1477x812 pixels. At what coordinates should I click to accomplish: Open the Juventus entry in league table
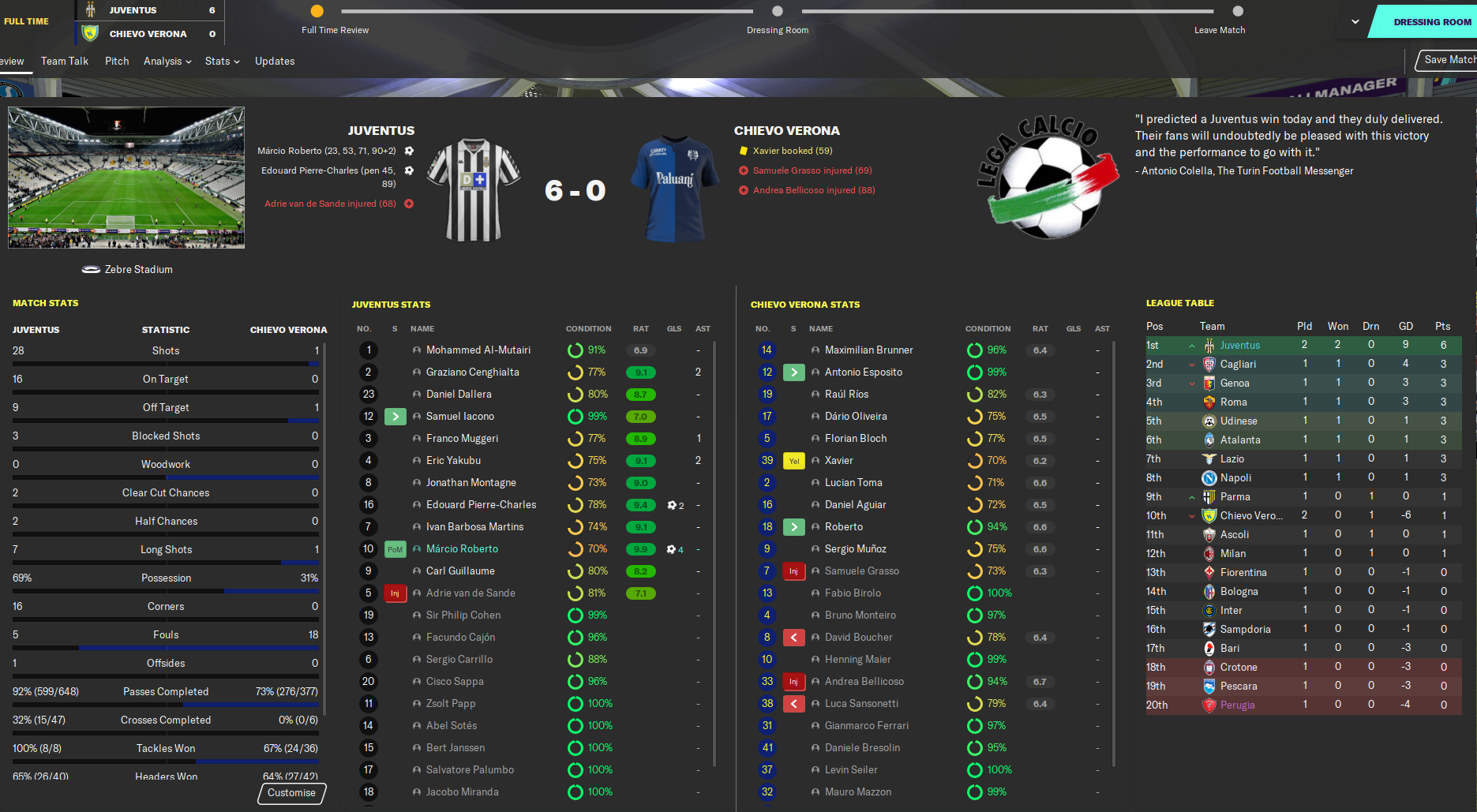pyautogui.click(x=1239, y=346)
